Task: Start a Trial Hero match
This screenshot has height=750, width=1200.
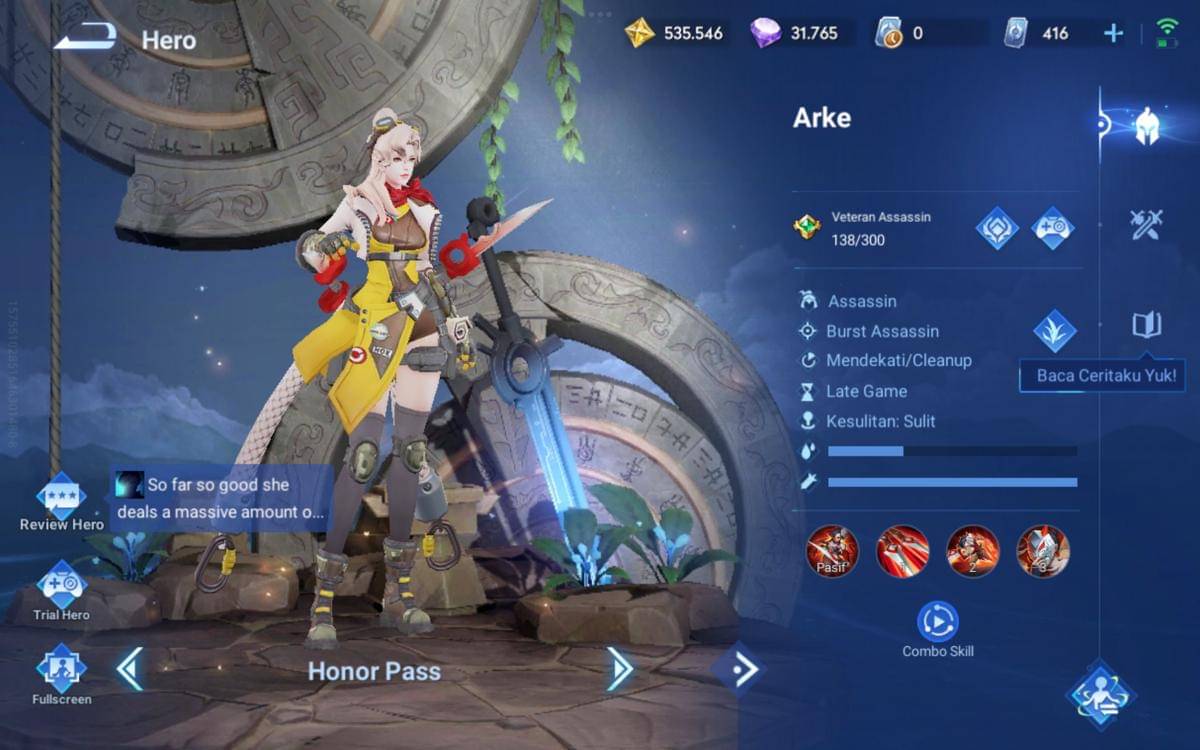Action: click(x=61, y=588)
